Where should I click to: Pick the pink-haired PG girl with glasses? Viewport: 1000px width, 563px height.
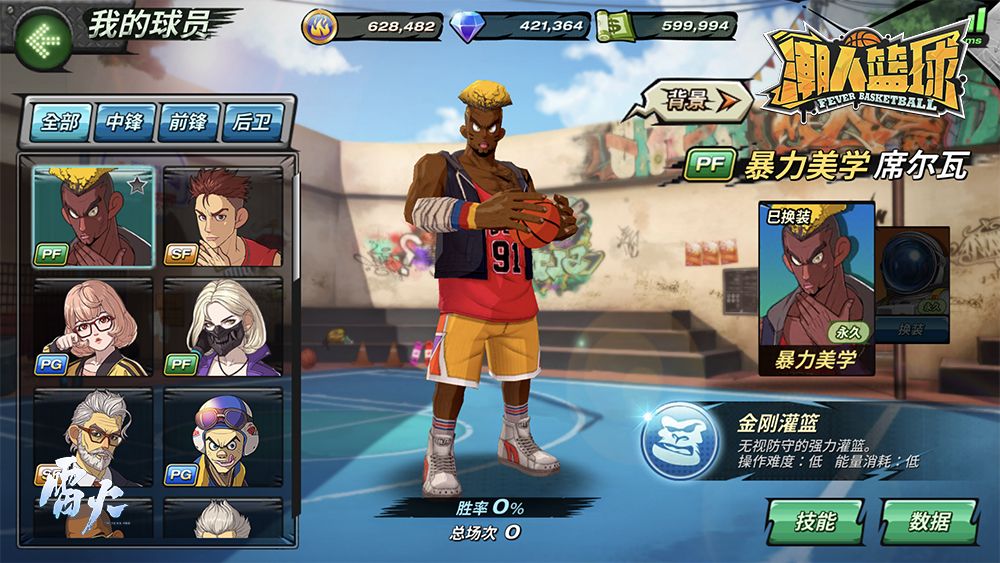point(93,328)
